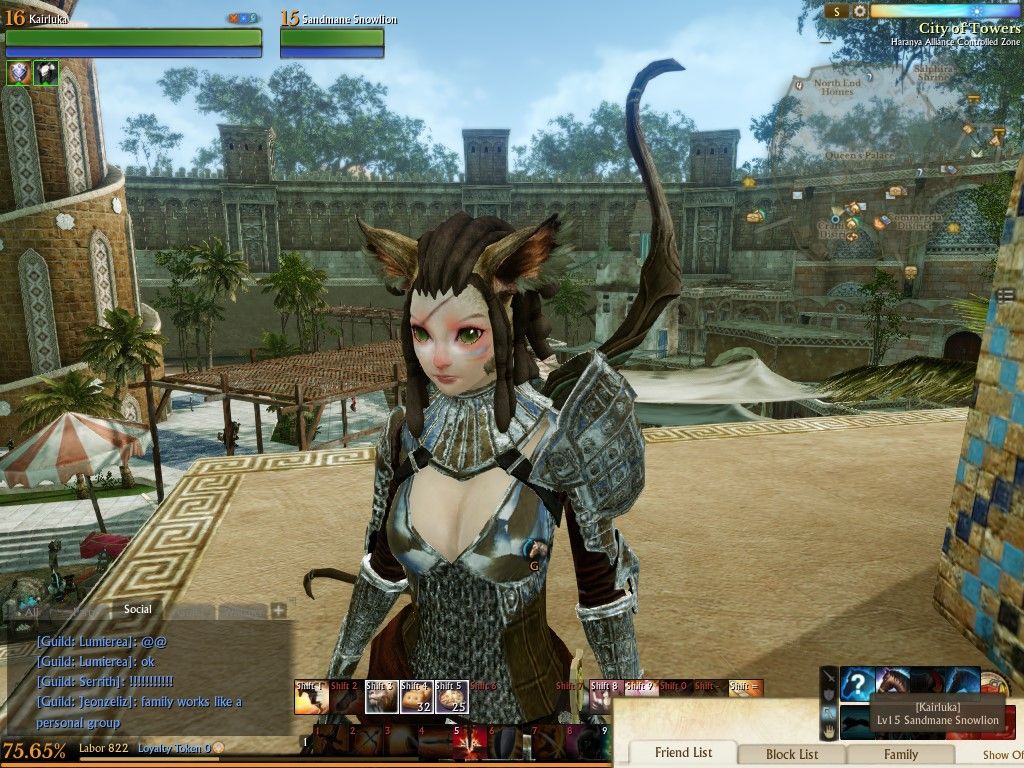1024x768 pixels.
Task: Select the Kairluka player frame
Action: (x=133, y=37)
